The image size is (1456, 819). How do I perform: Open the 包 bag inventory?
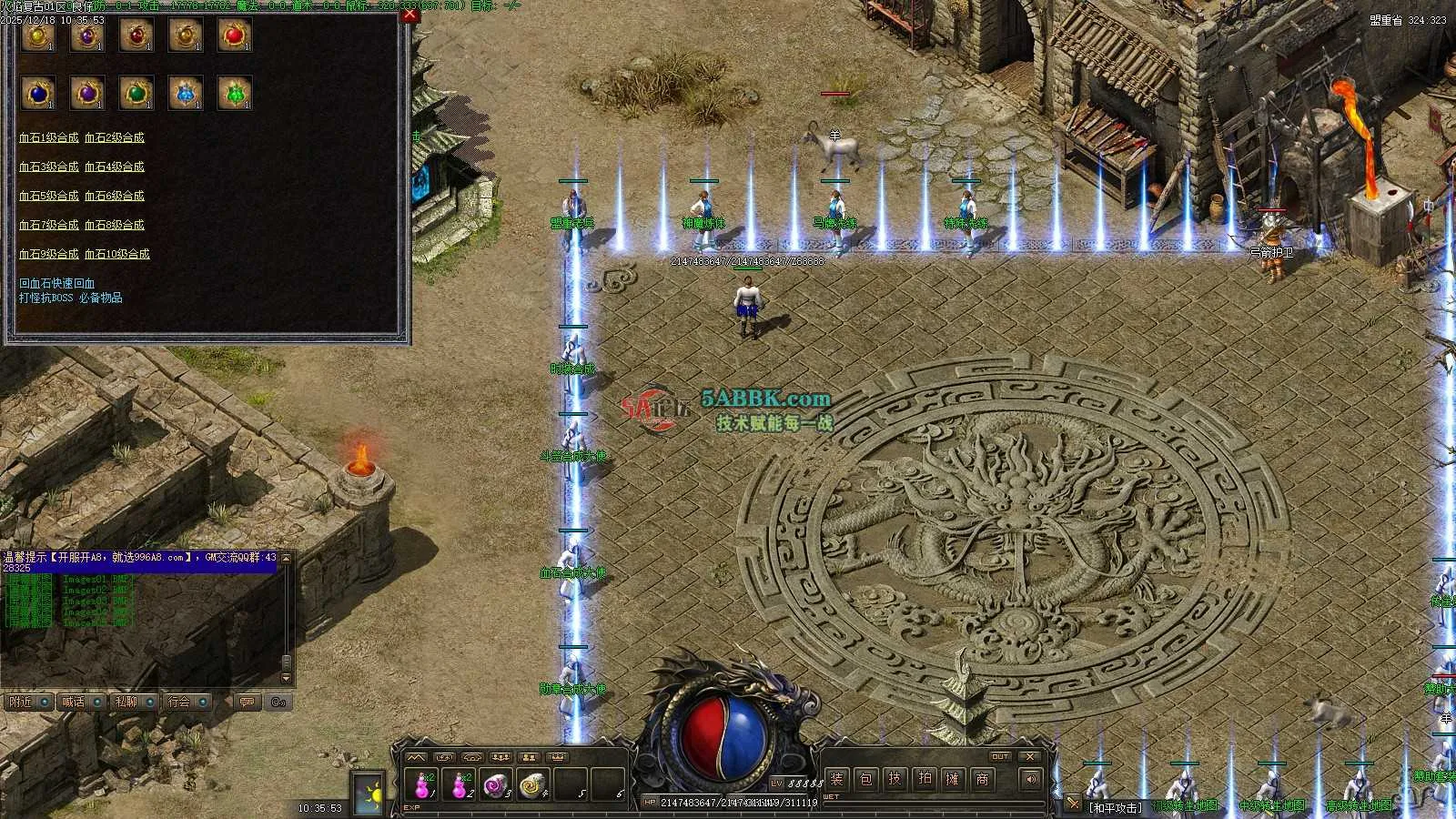[x=865, y=779]
